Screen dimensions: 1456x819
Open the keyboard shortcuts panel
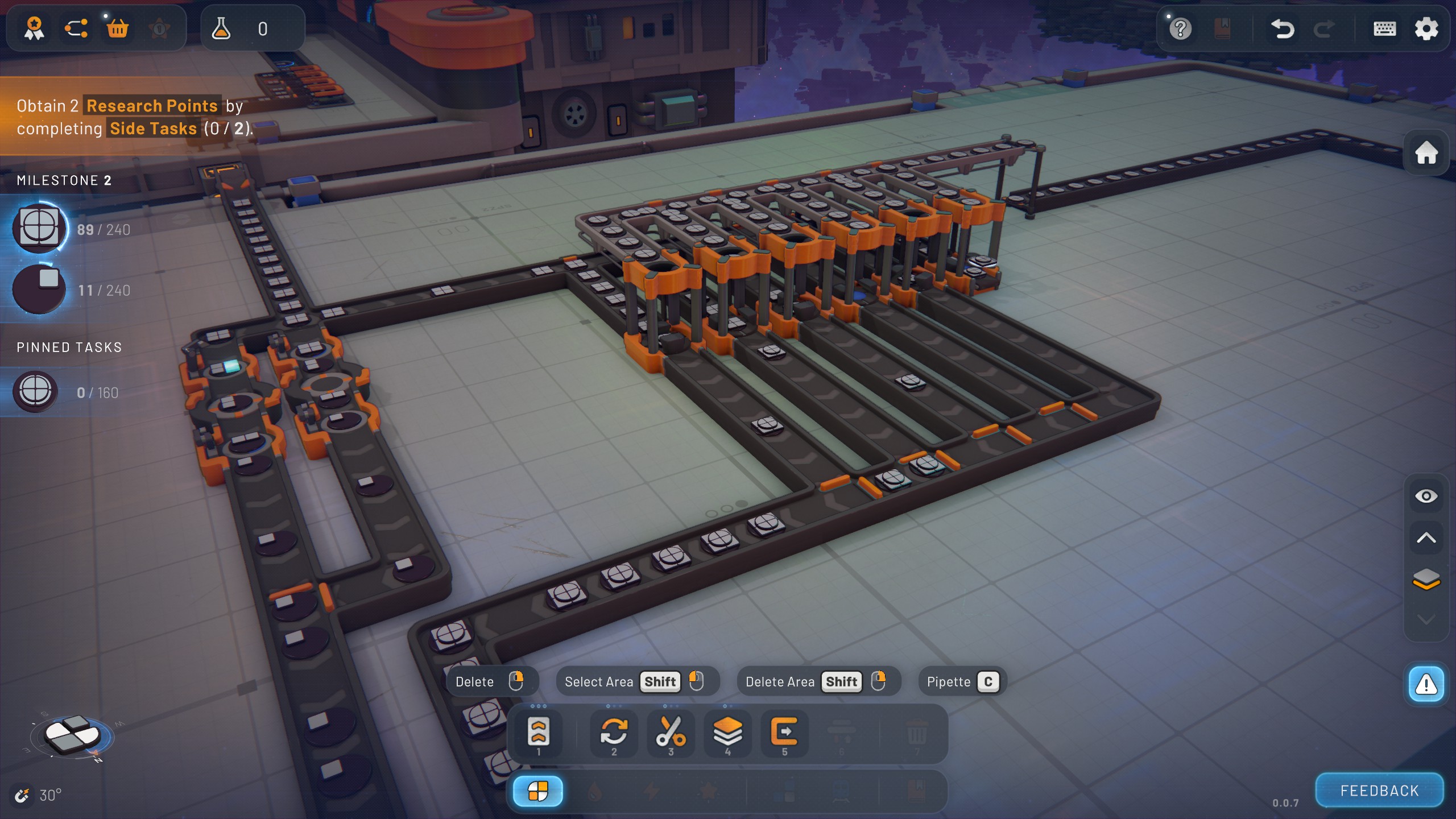[1384, 28]
